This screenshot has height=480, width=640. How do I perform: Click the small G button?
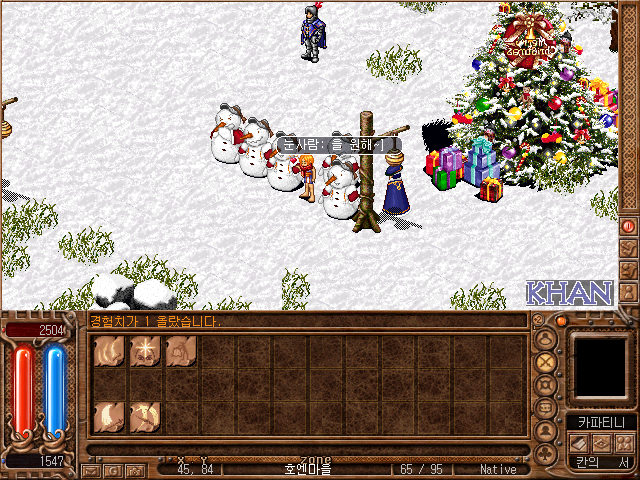tap(112, 469)
